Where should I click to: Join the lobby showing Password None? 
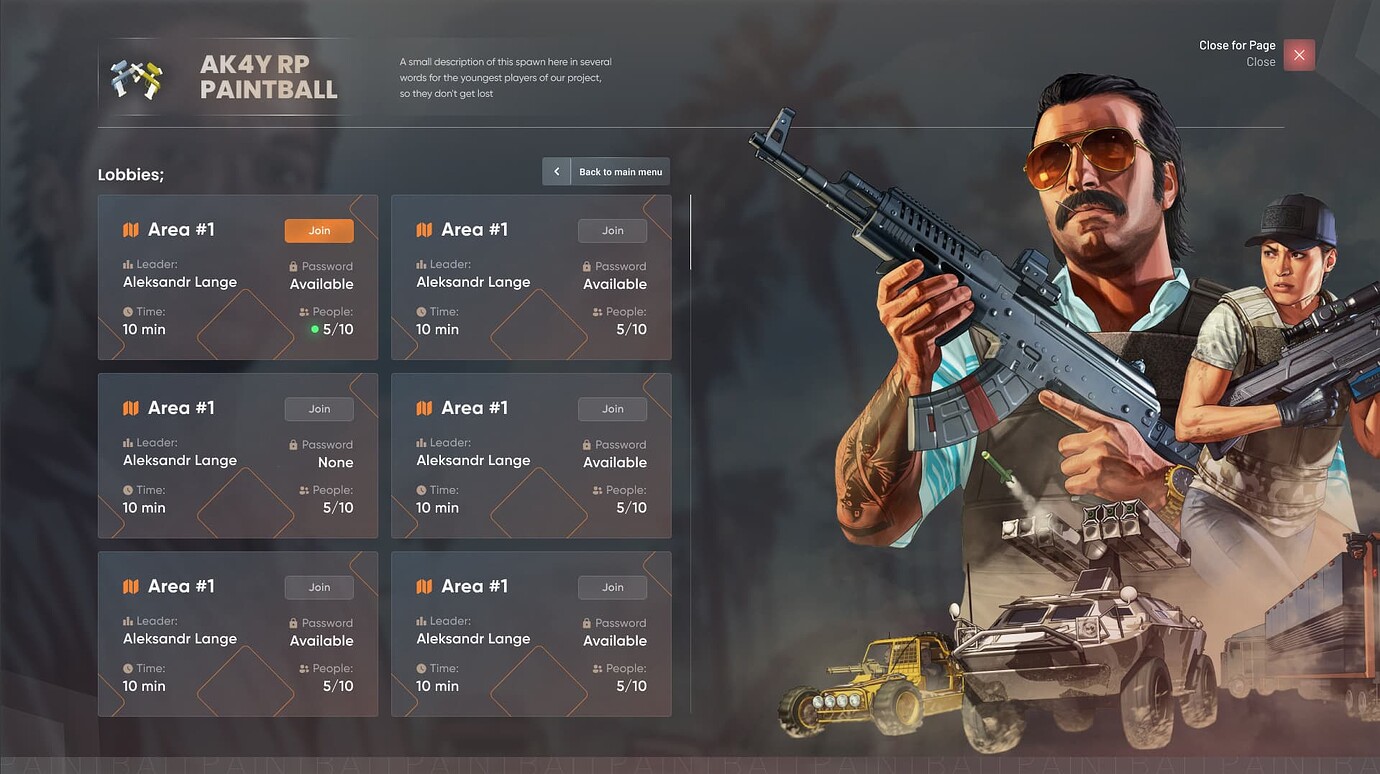318,408
